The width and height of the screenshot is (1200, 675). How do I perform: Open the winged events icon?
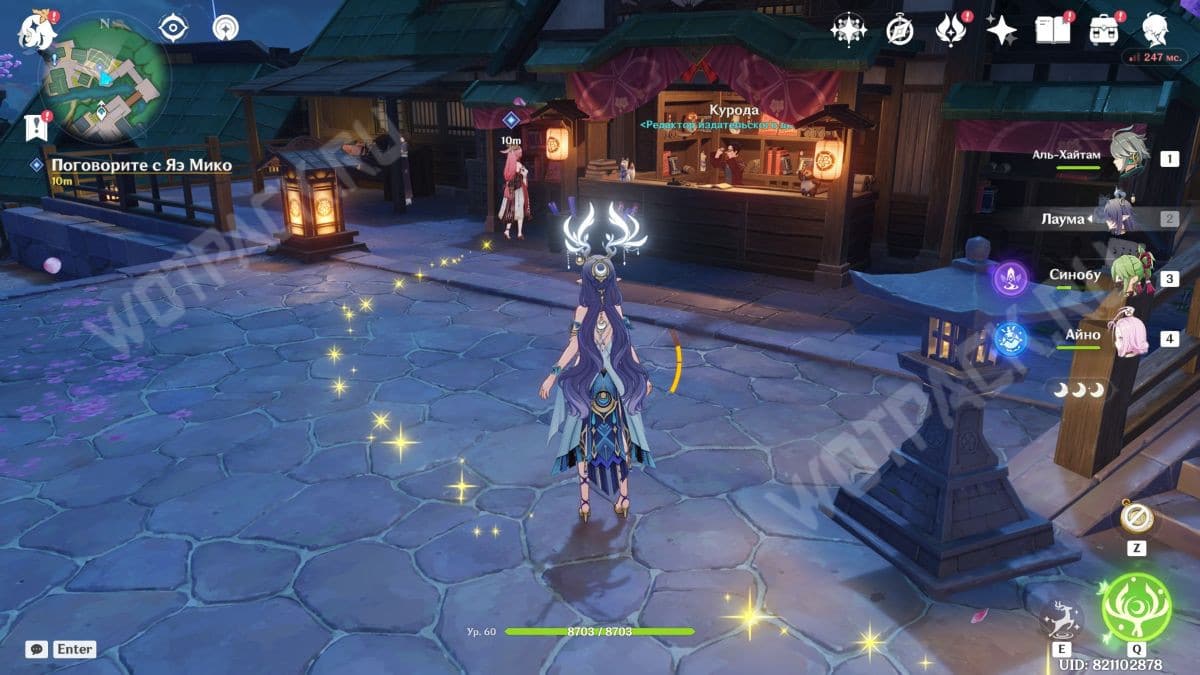click(949, 31)
